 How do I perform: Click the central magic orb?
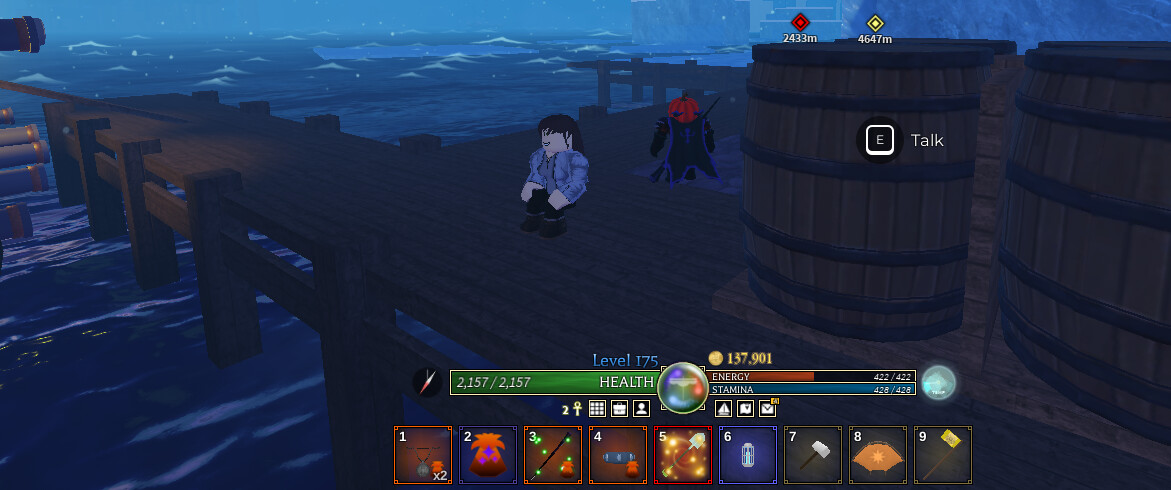(683, 387)
